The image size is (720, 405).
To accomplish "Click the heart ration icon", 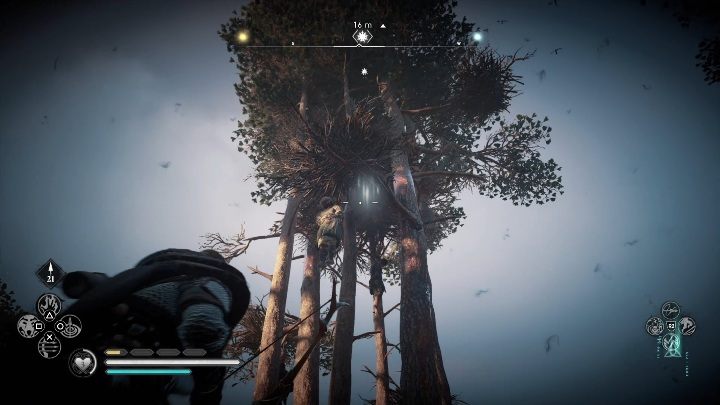I will click(83, 362).
